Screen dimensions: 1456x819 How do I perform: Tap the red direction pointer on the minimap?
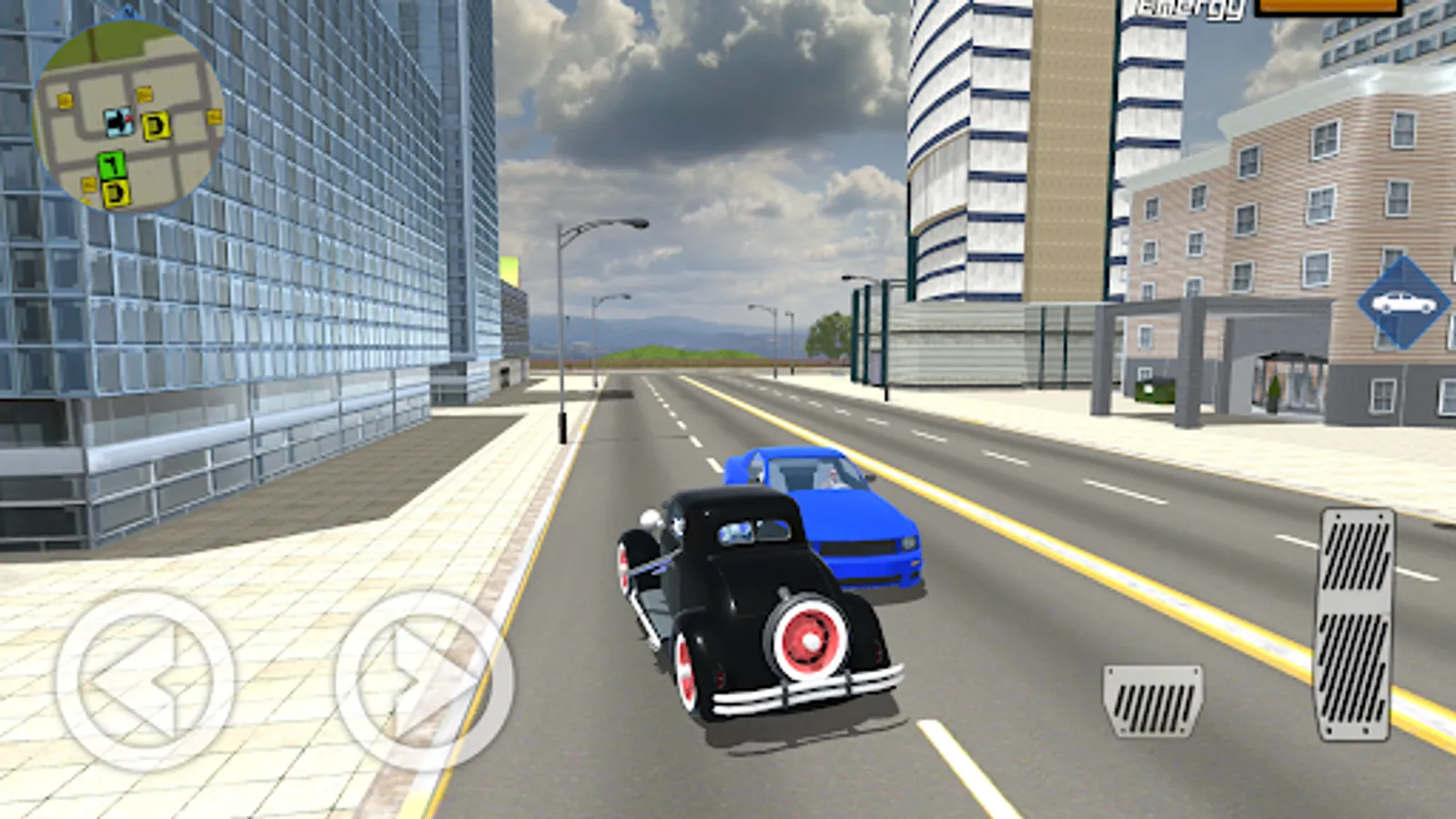[x=129, y=117]
